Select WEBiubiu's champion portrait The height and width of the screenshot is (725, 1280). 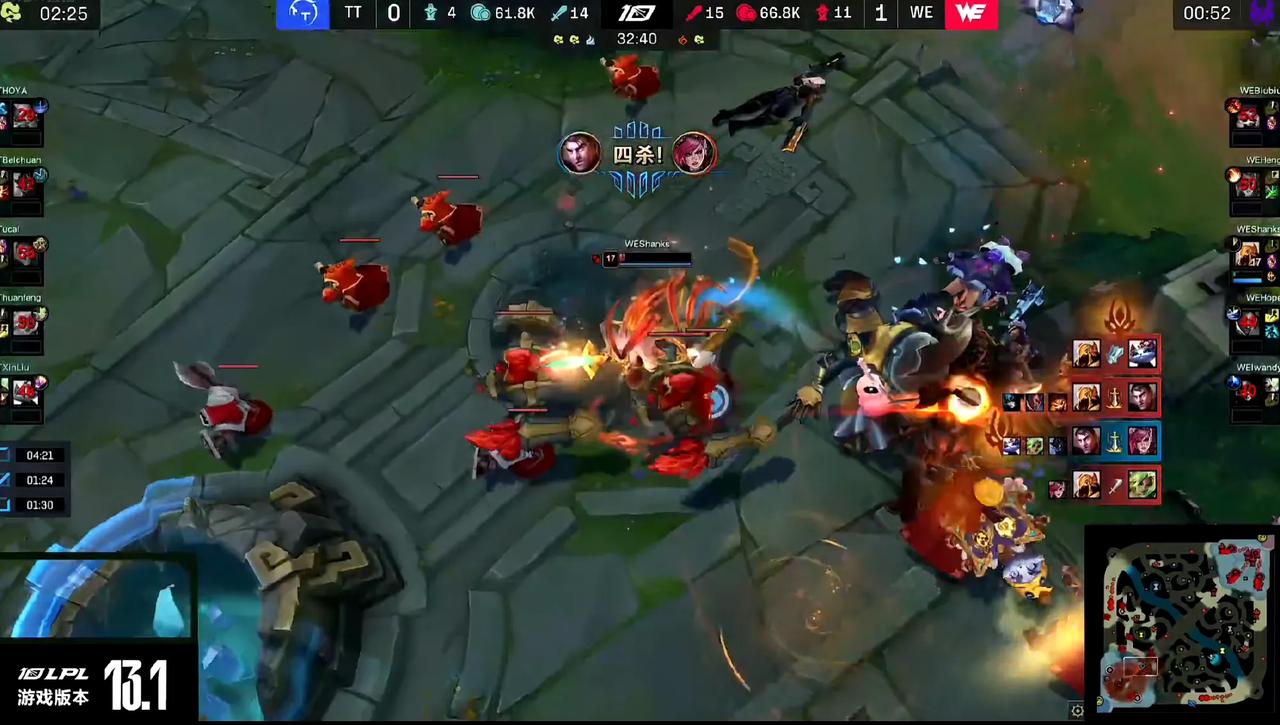(x=1248, y=116)
